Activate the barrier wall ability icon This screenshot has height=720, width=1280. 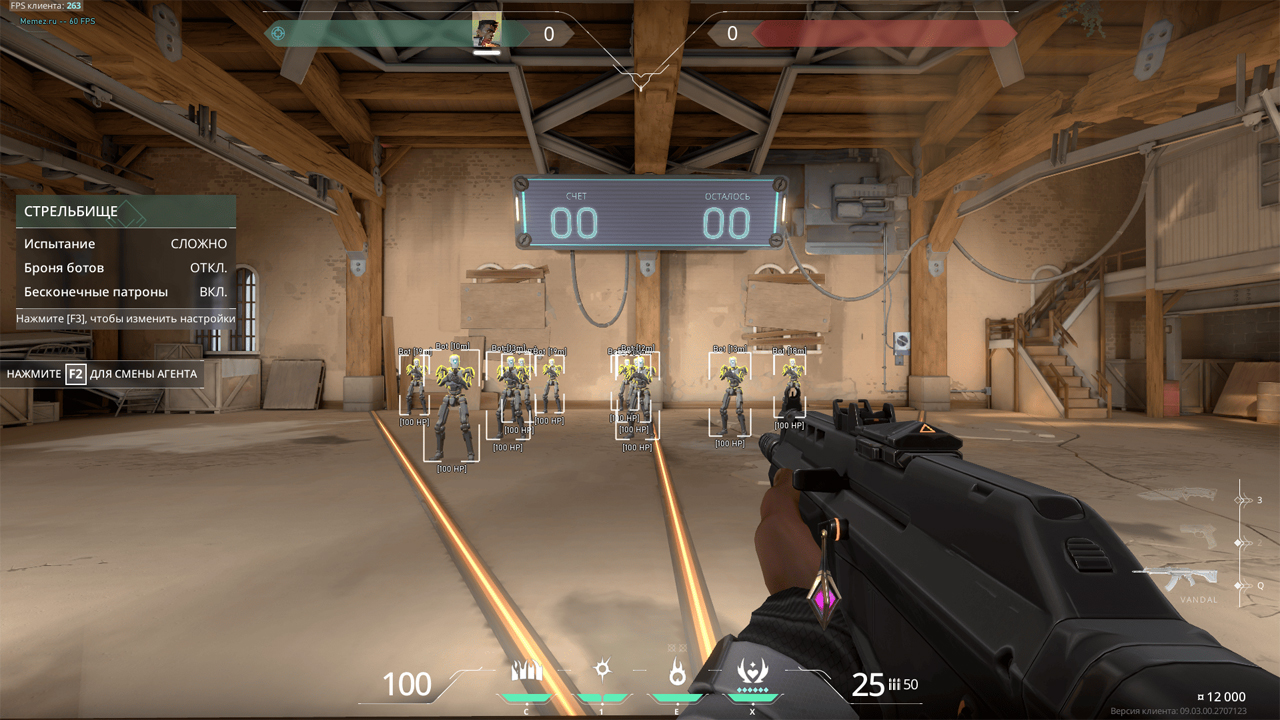coord(526,672)
